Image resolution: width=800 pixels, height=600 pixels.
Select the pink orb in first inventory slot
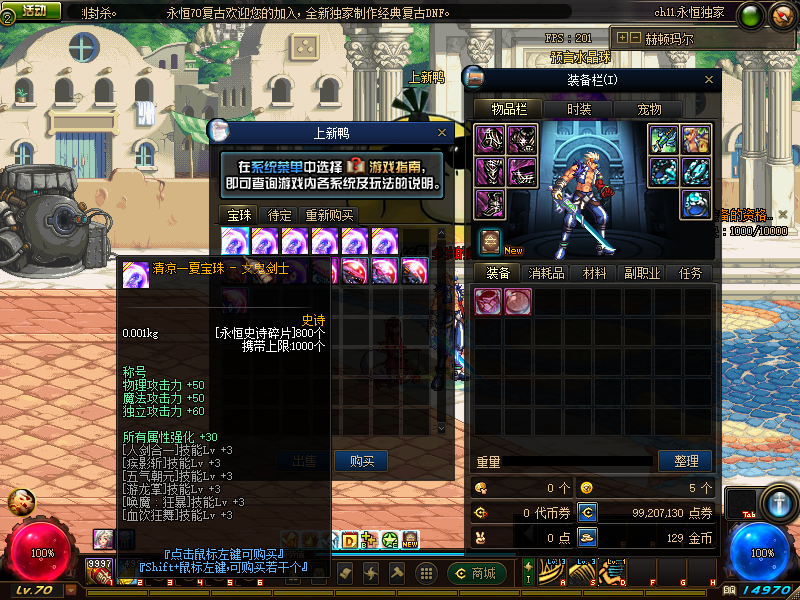488,300
